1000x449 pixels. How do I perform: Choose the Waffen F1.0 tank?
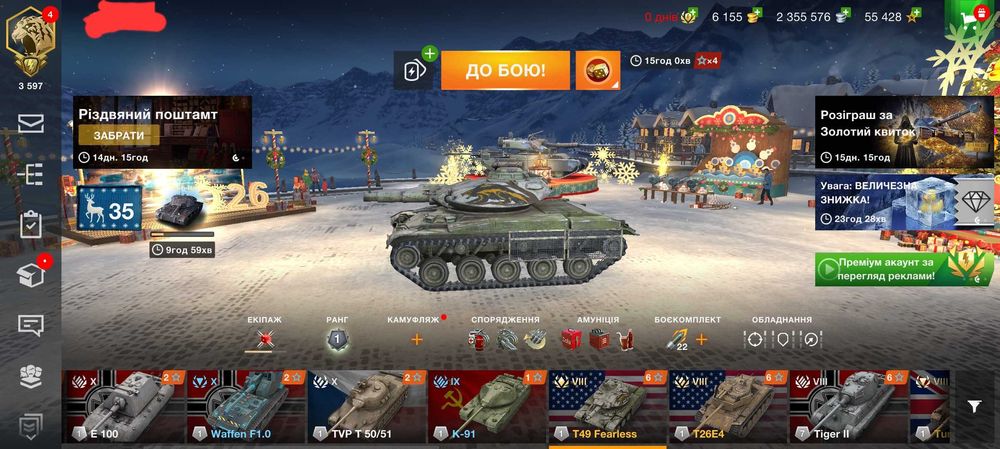point(243,407)
